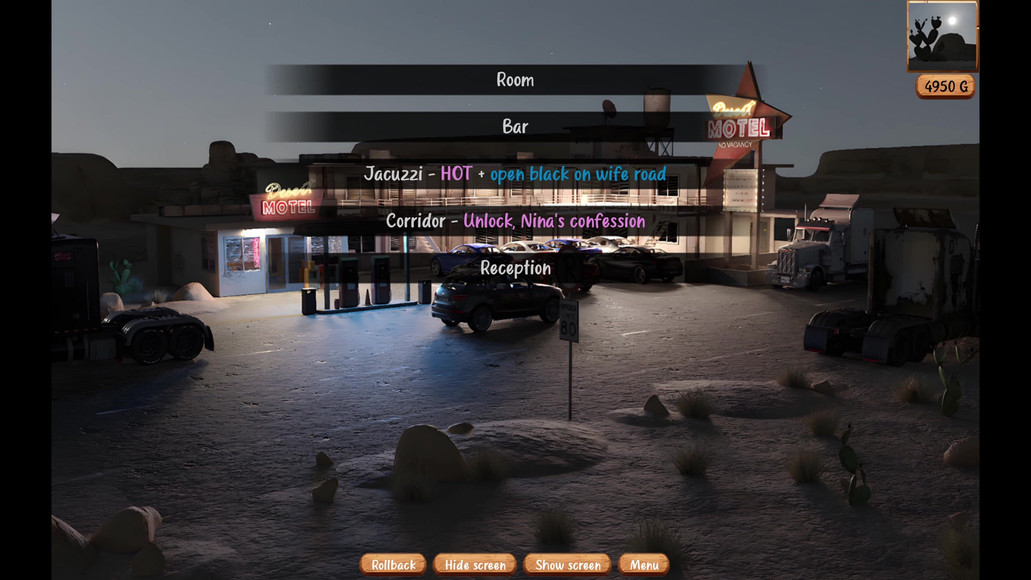
Task: Click the Rollback button
Action: point(393,565)
